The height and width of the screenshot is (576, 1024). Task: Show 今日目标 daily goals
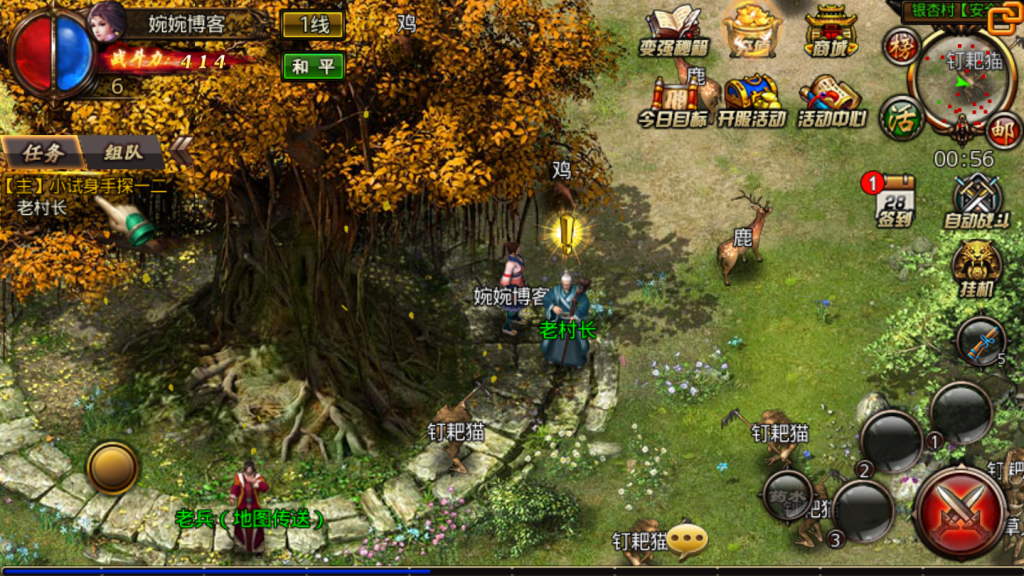671,101
